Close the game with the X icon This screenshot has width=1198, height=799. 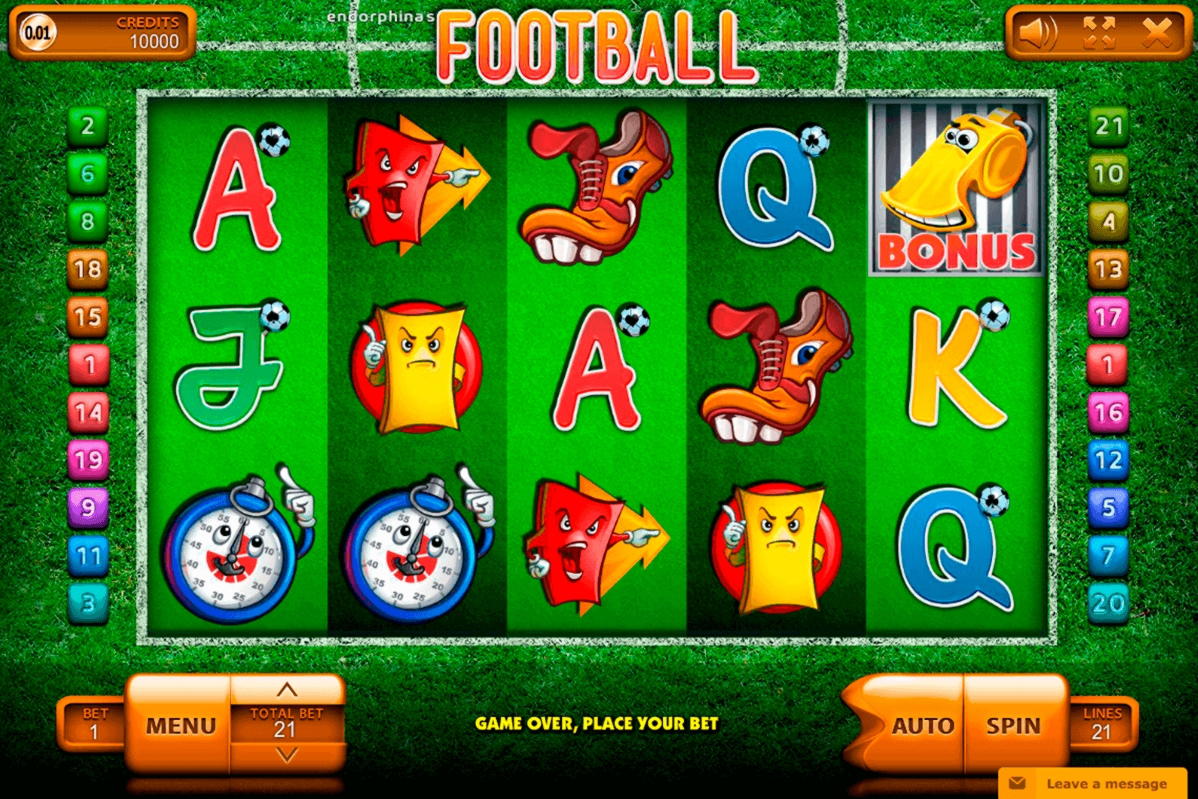point(1157,34)
